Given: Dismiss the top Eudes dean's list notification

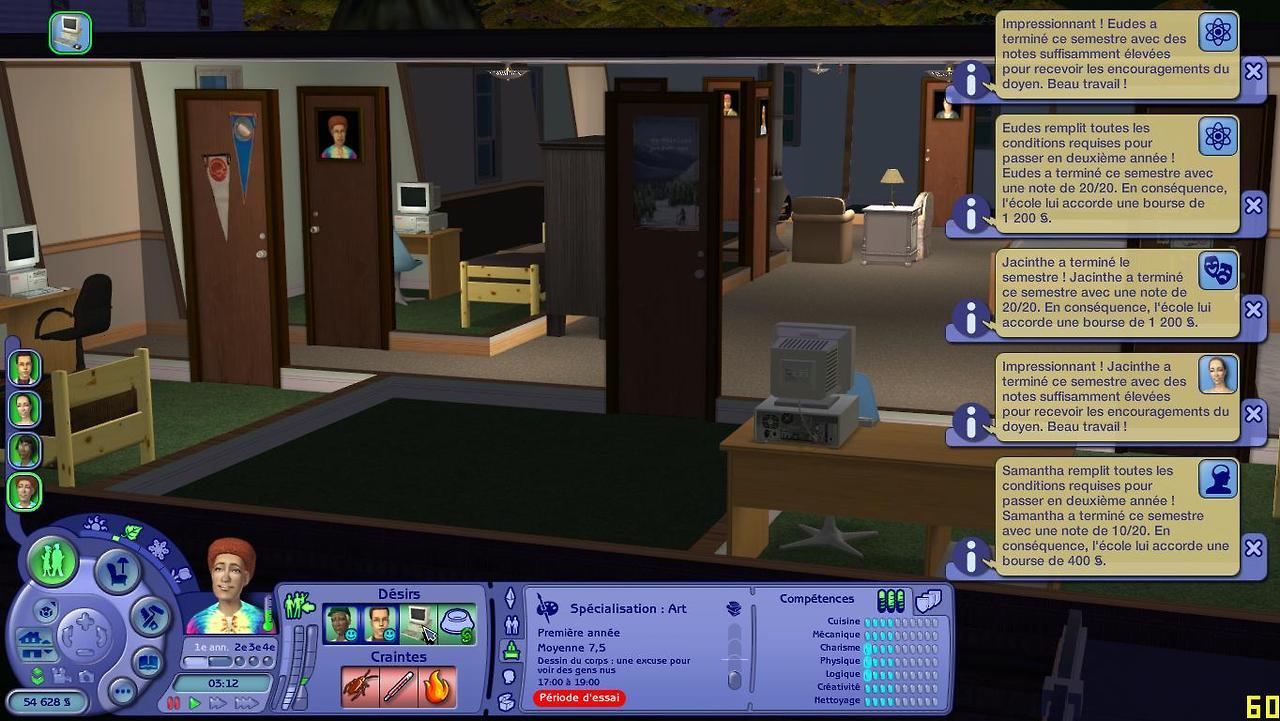Looking at the screenshot, I should pyautogui.click(x=1253, y=71).
